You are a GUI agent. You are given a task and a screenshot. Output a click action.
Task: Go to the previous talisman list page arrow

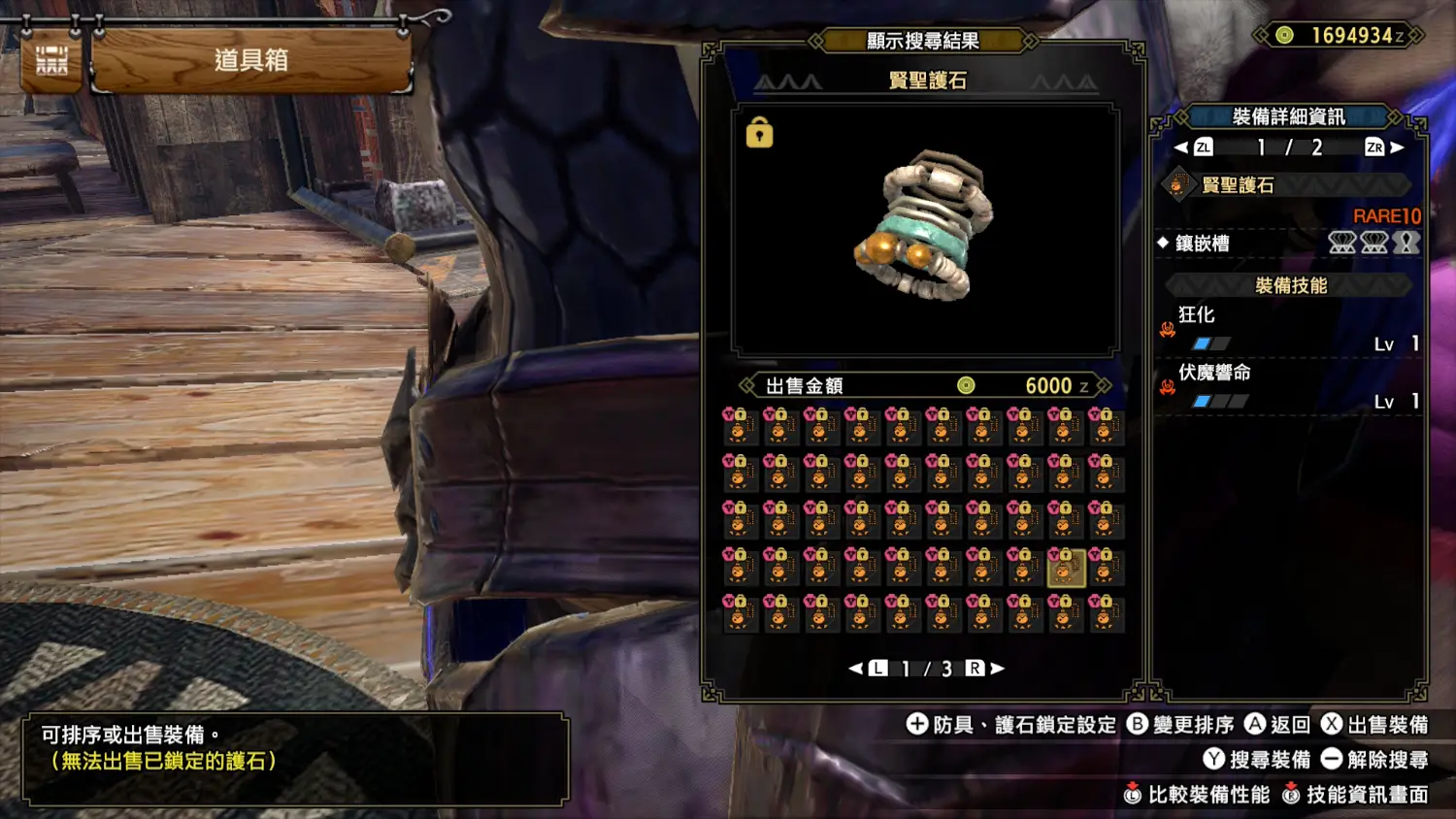855,669
